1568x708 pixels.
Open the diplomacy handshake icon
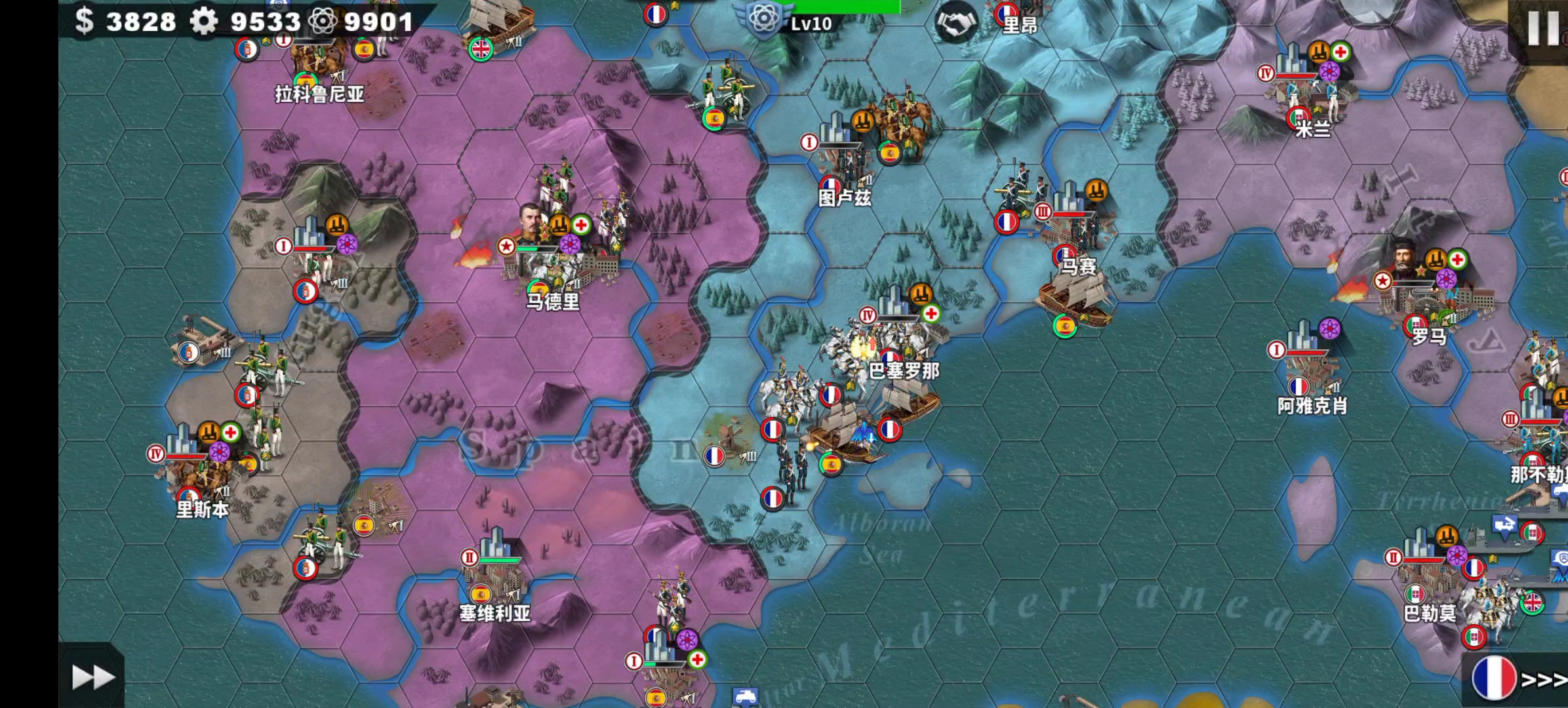[955, 24]
